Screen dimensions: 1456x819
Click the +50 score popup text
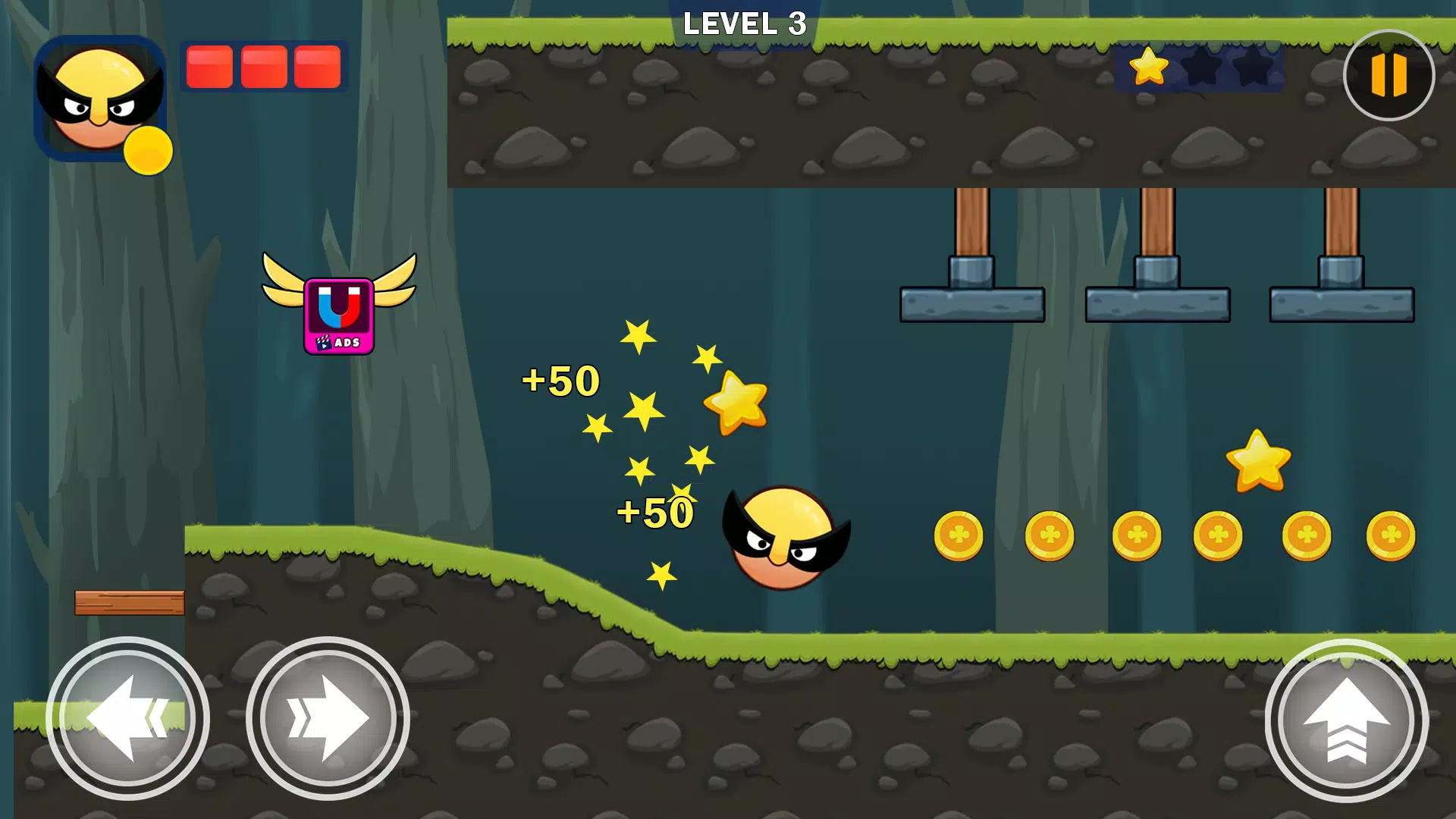559,379
